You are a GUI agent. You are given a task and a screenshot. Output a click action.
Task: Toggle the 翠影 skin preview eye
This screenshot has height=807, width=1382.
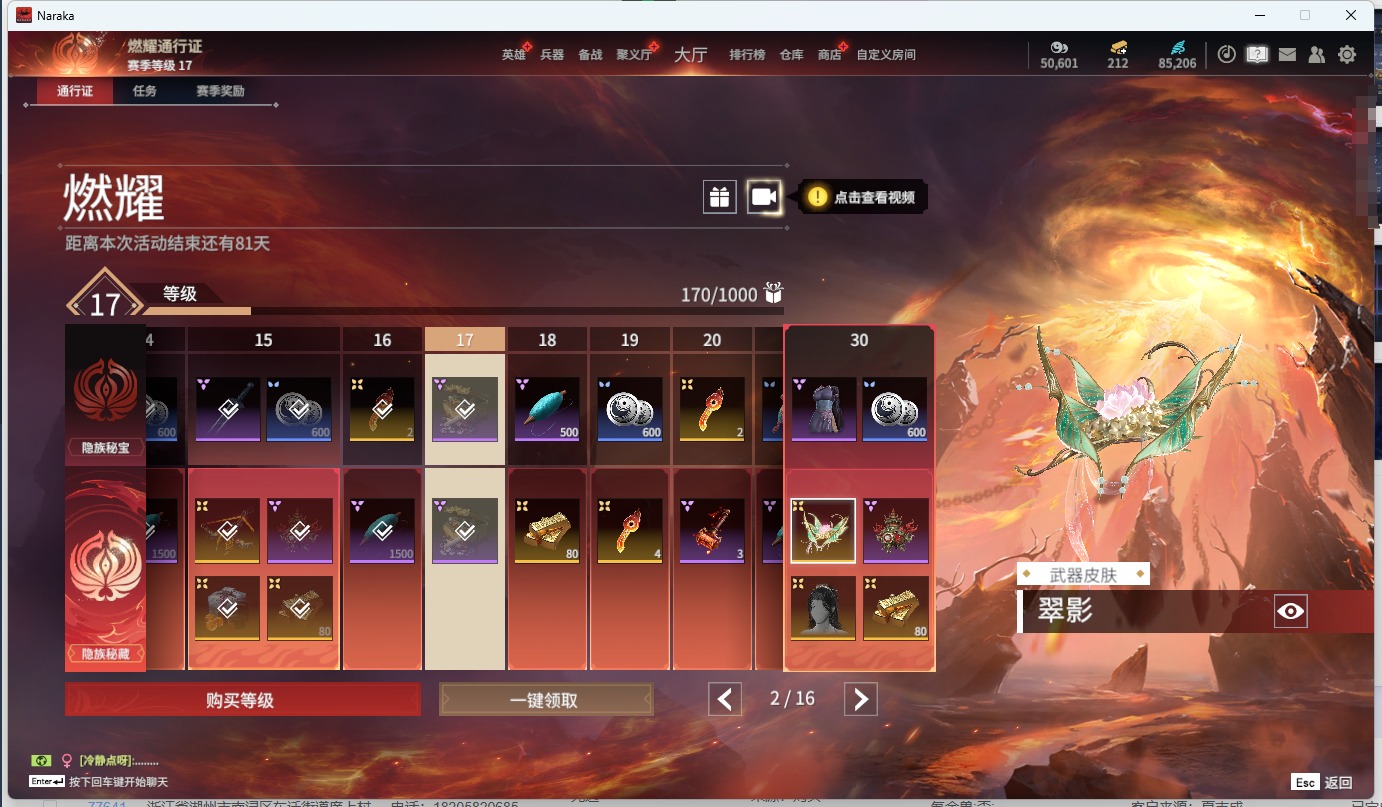1290,611
